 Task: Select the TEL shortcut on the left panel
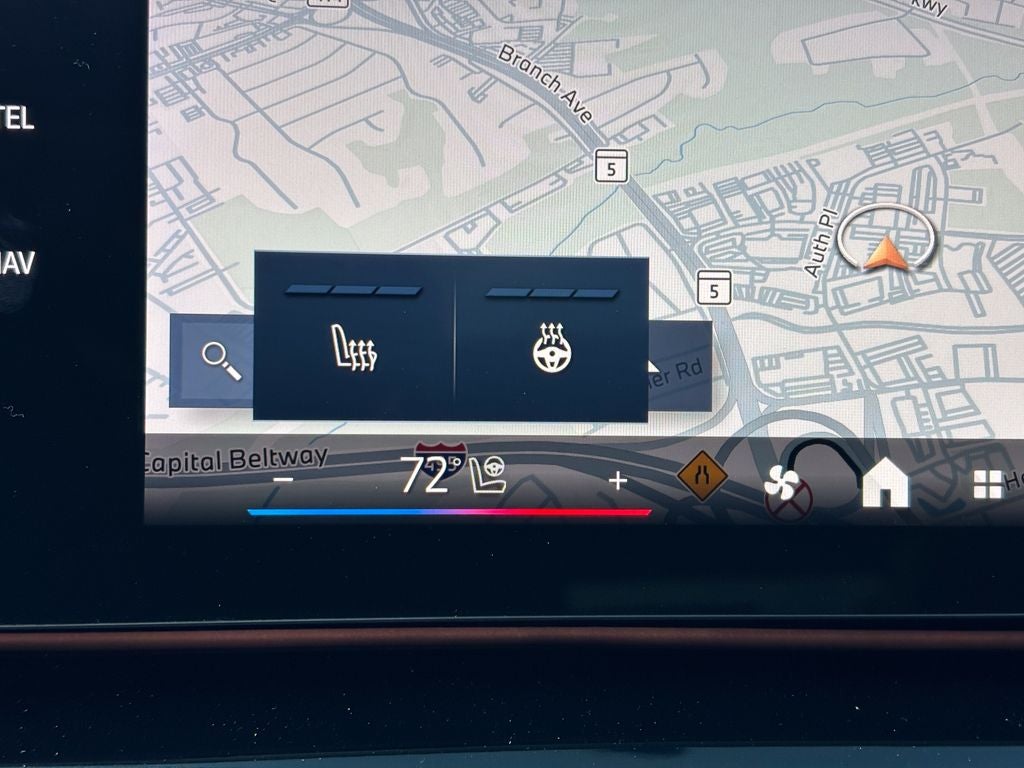click(x=18, y=120)
